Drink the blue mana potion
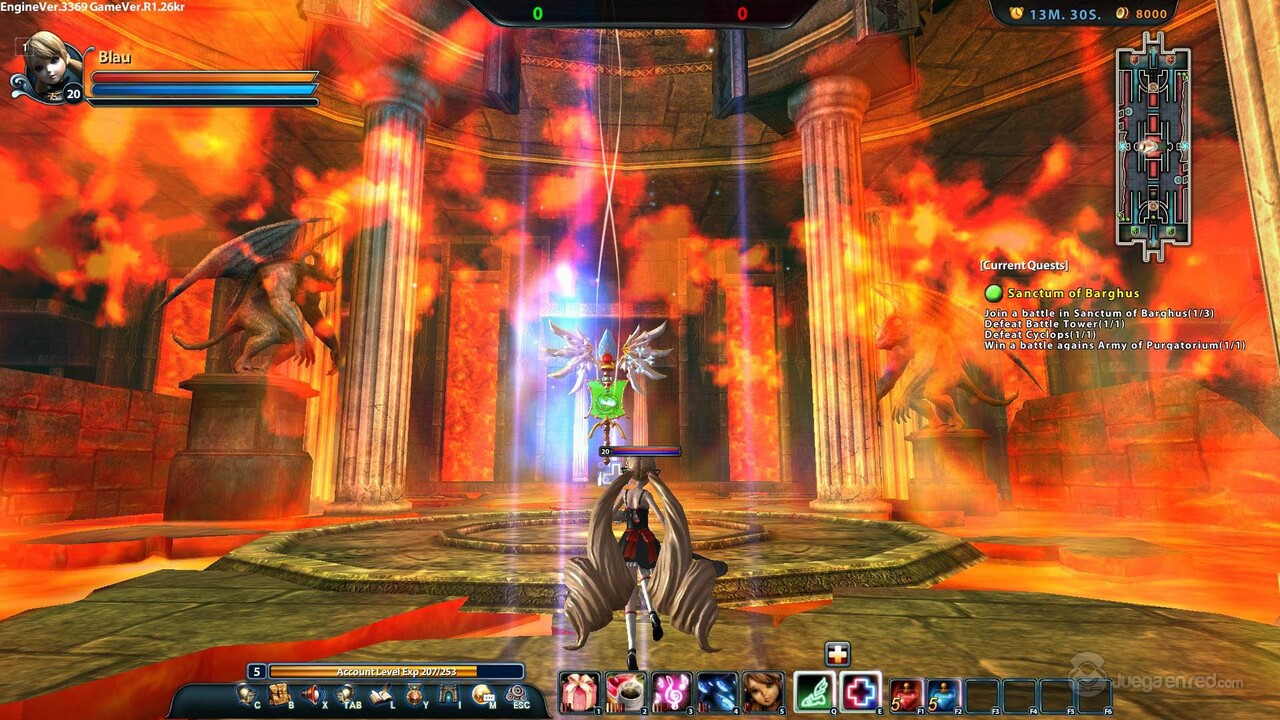This screenshot has height=720, width=1280. [944, 694]
